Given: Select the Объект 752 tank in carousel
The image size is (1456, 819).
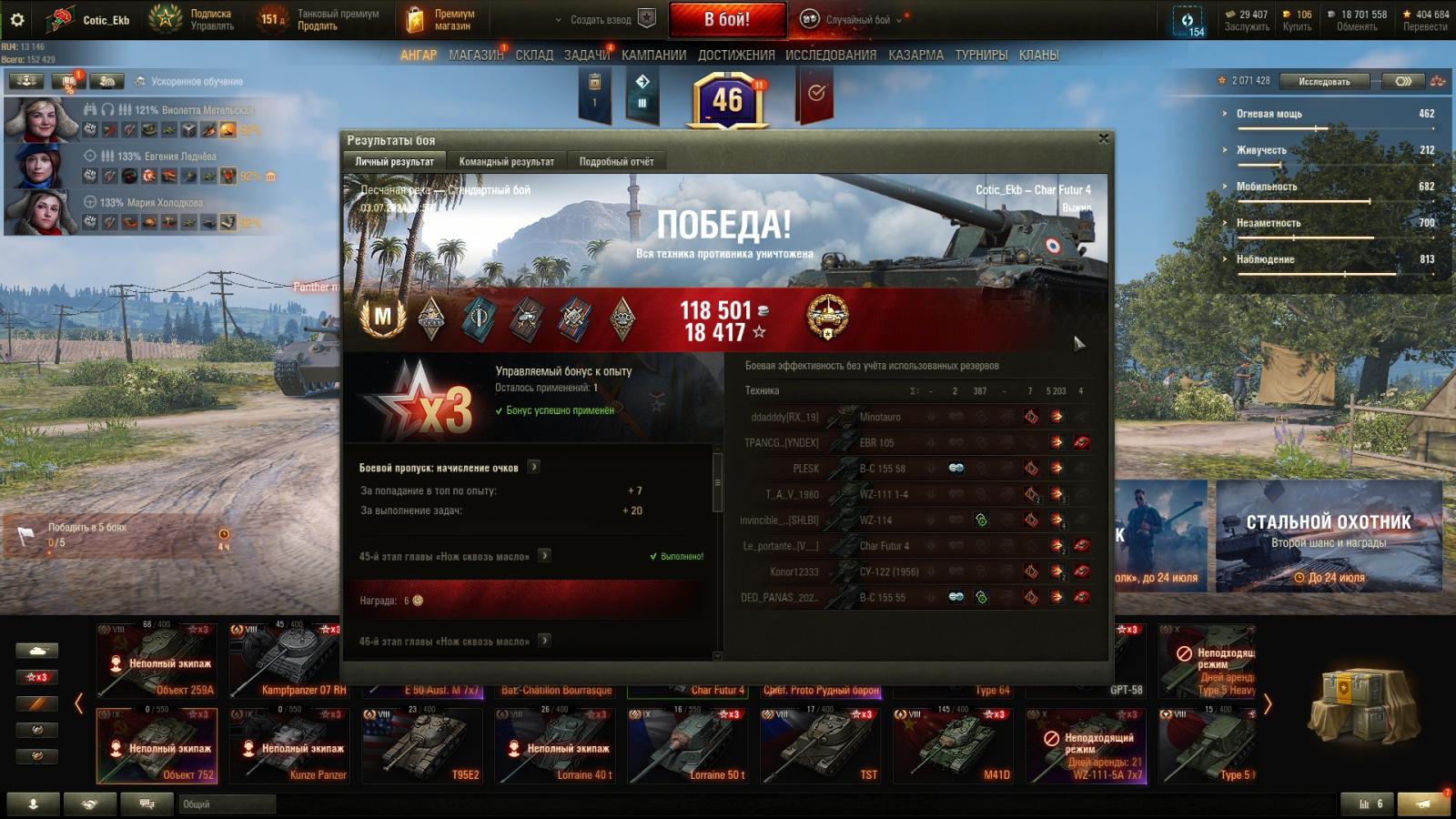Looking at the screenshot, I should [157, 746].
